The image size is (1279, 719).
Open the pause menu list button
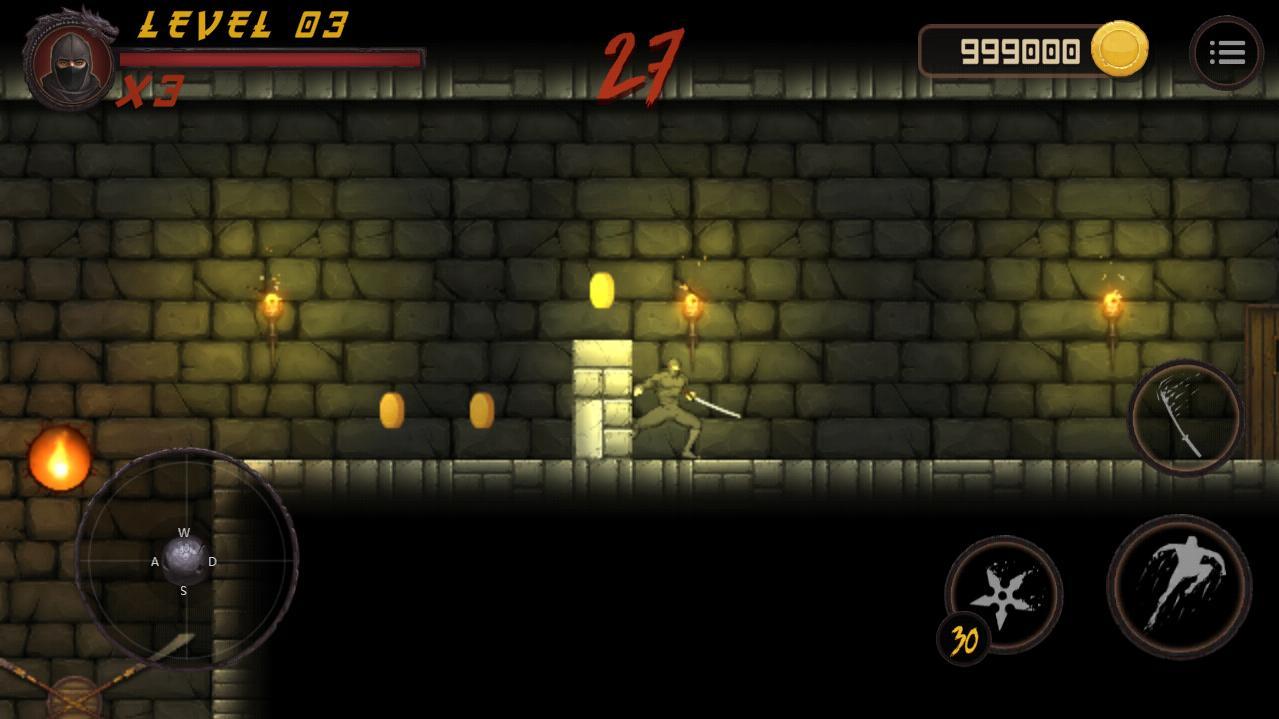(x=1226, y=53)
